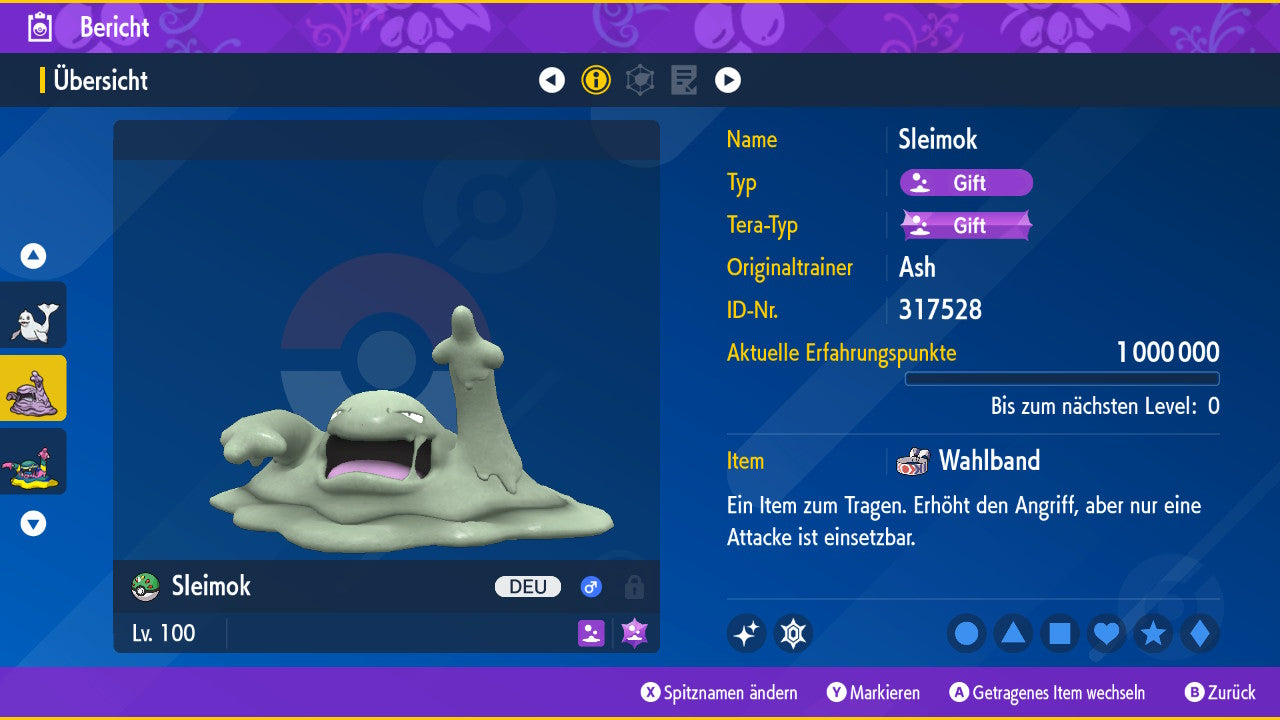Image resolution: width=1280 pixels, height=720 pixels.
Task: Go to the previous summary page arrow
Action: coord(552,80)
